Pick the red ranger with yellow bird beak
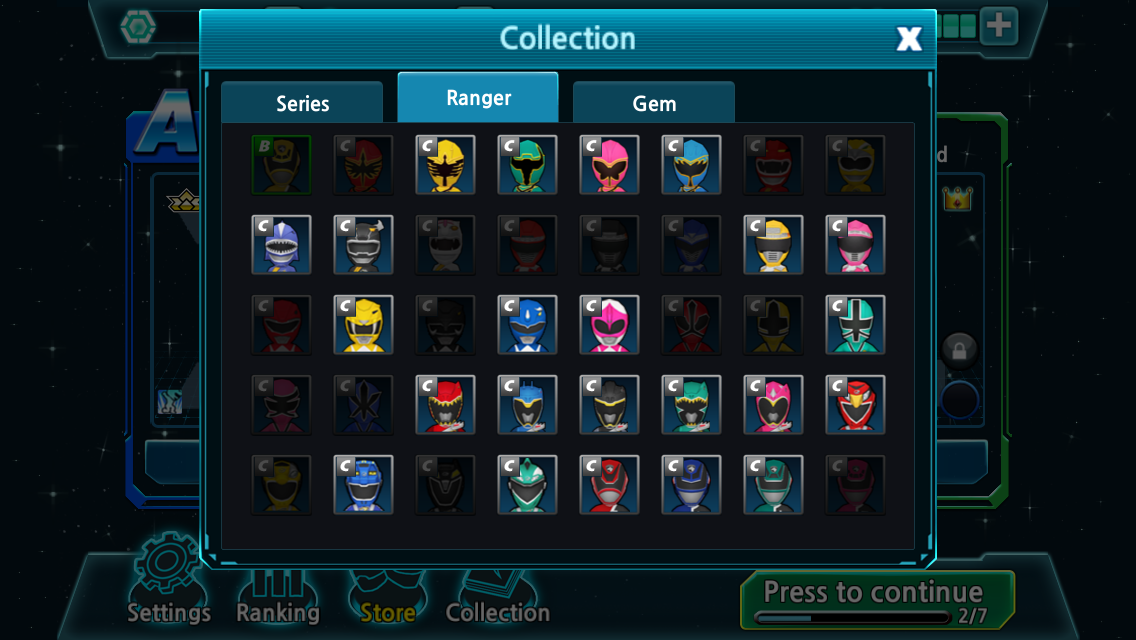The width and height of the screenshot is (1136, 640). [x=855, y=405]
